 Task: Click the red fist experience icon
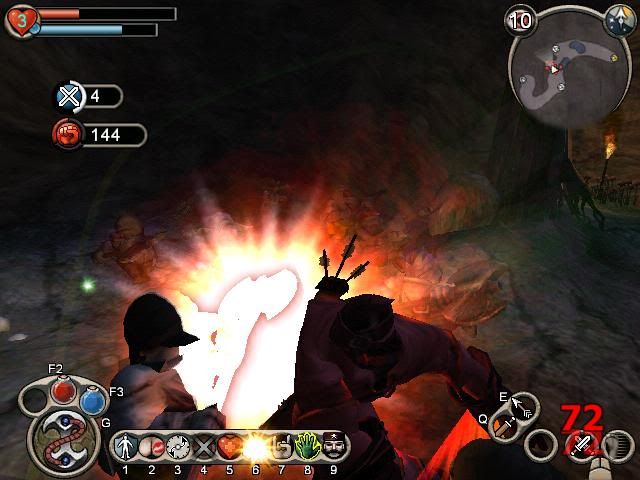point(69,134)
